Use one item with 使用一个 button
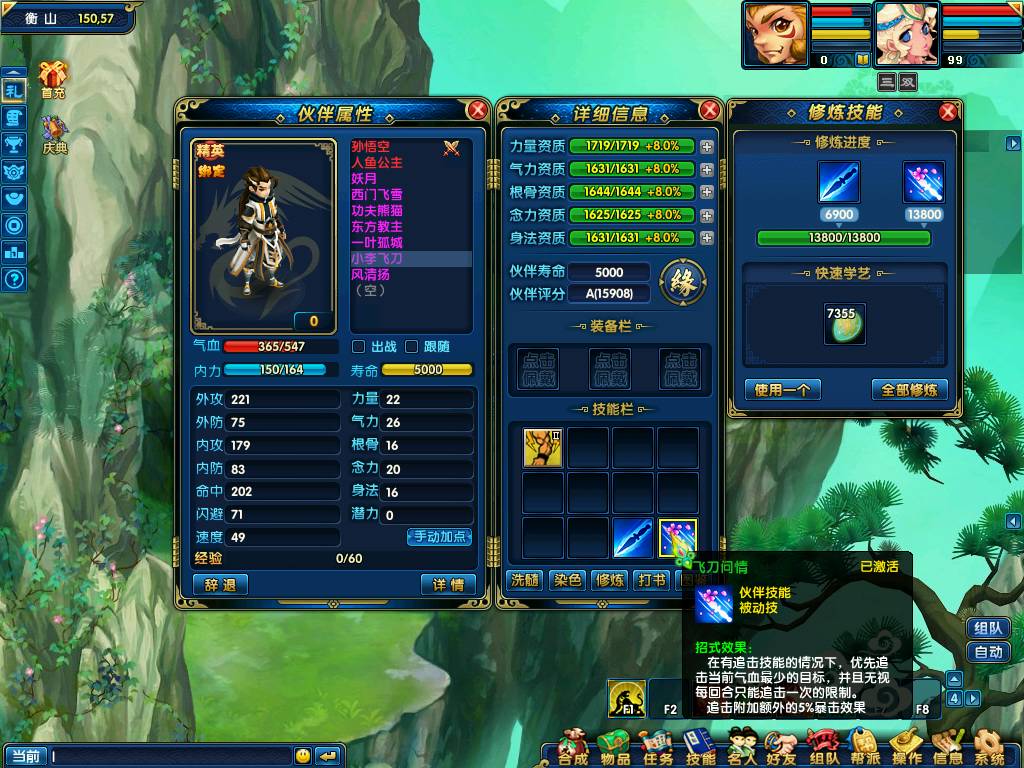 [782, 390]
